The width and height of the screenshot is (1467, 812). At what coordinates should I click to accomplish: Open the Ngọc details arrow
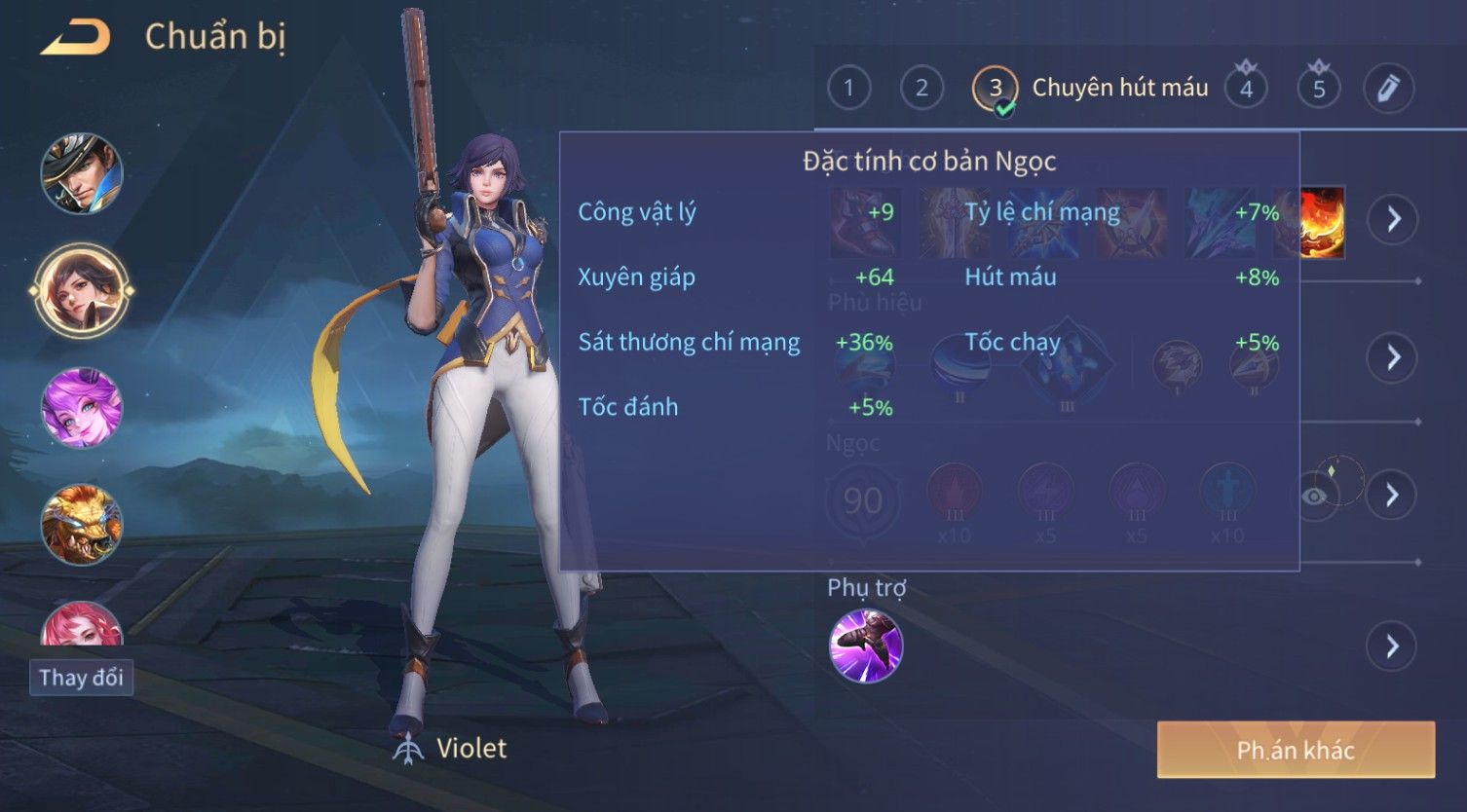pos(1393,496)
